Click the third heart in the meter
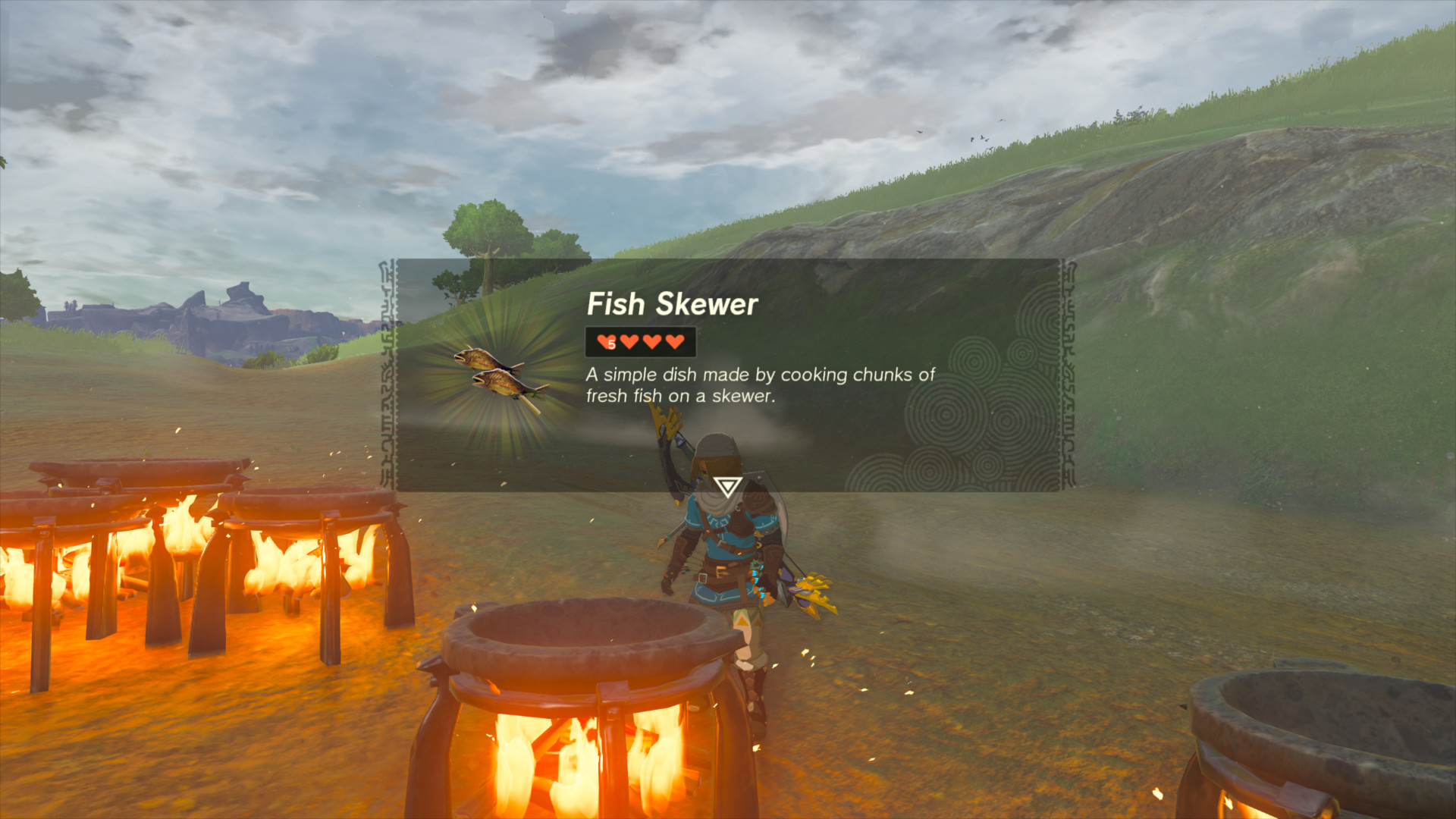This screenshot has width=1456, height=819. pos(651,341)
